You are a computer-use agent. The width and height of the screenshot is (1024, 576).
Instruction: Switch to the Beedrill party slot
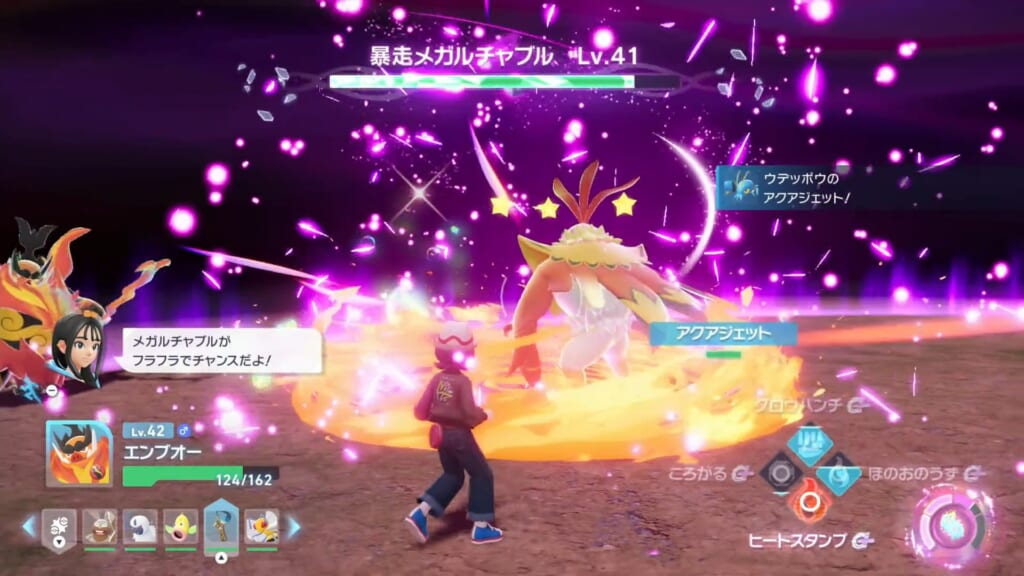click(x=261, y=526)
